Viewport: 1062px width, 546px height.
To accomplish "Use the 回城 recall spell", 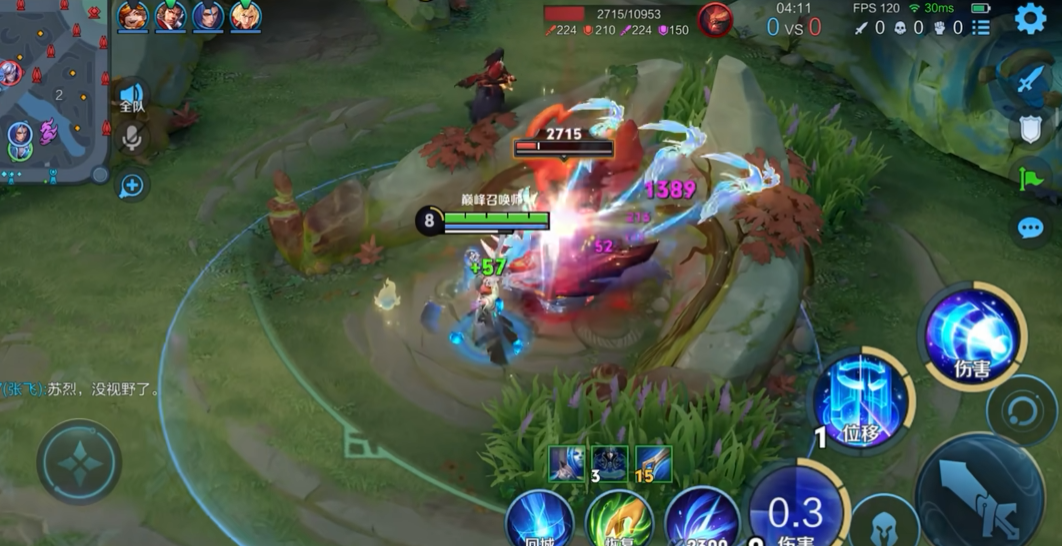I will [540, 520].
